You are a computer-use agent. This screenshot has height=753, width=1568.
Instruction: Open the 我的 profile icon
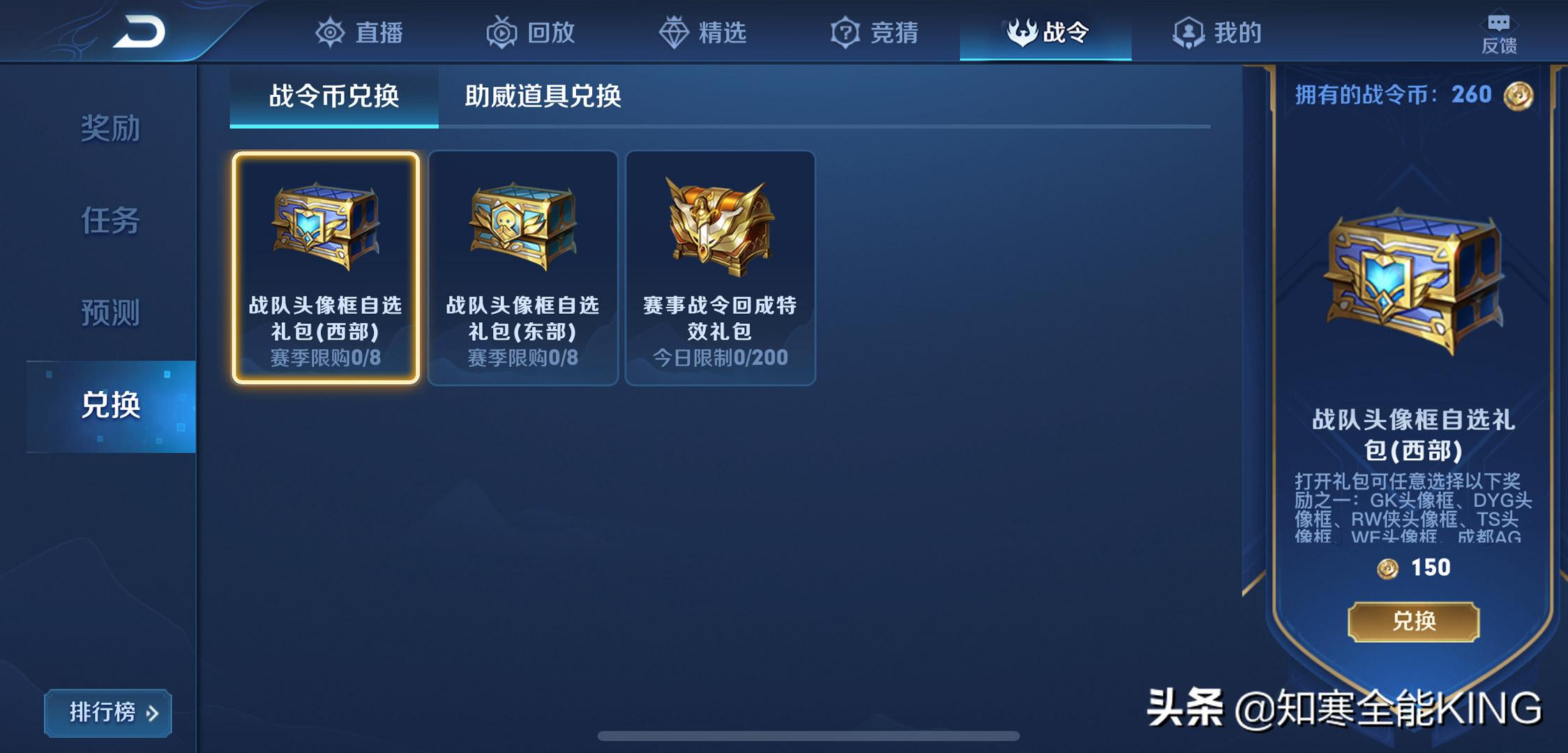click(x=1188, y=31)
